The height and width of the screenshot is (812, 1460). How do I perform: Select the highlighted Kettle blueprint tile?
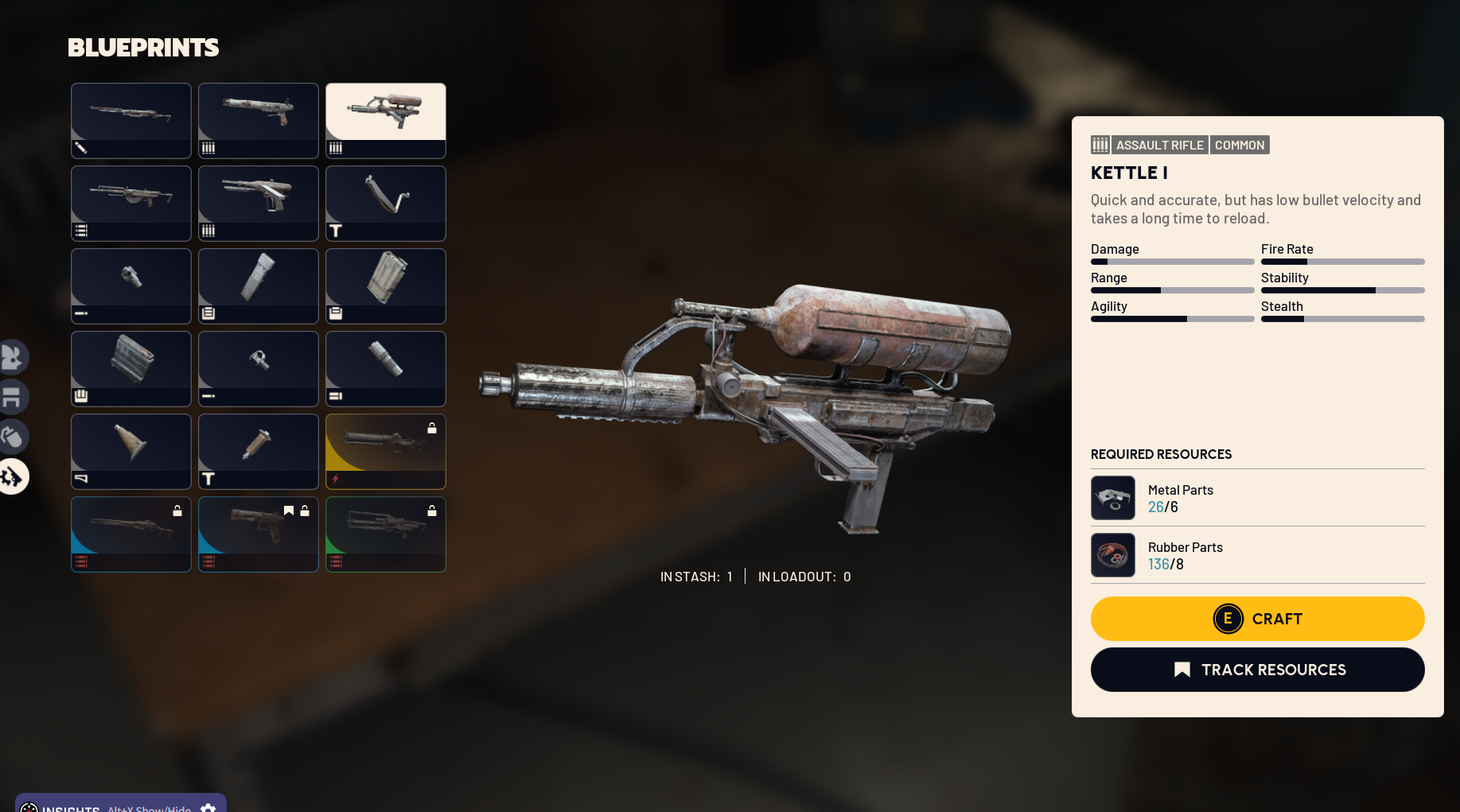[386, 120]
